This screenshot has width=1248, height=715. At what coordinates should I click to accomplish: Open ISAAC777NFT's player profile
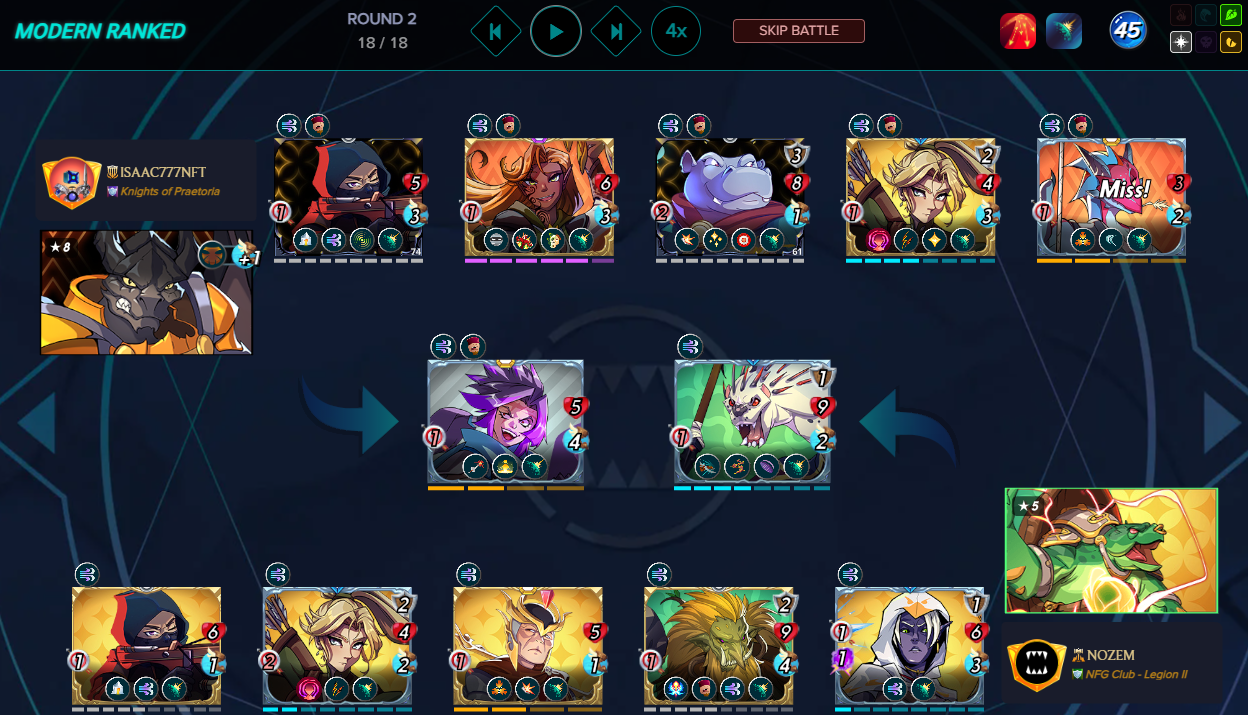163,173
